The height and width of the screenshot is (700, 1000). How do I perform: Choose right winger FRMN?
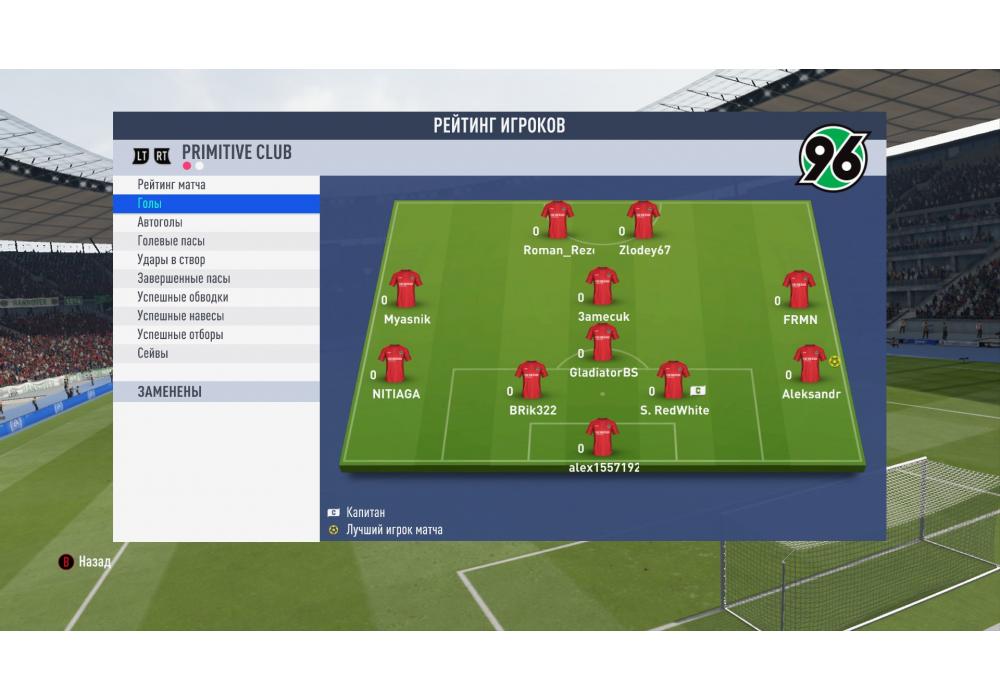(799, 290)
